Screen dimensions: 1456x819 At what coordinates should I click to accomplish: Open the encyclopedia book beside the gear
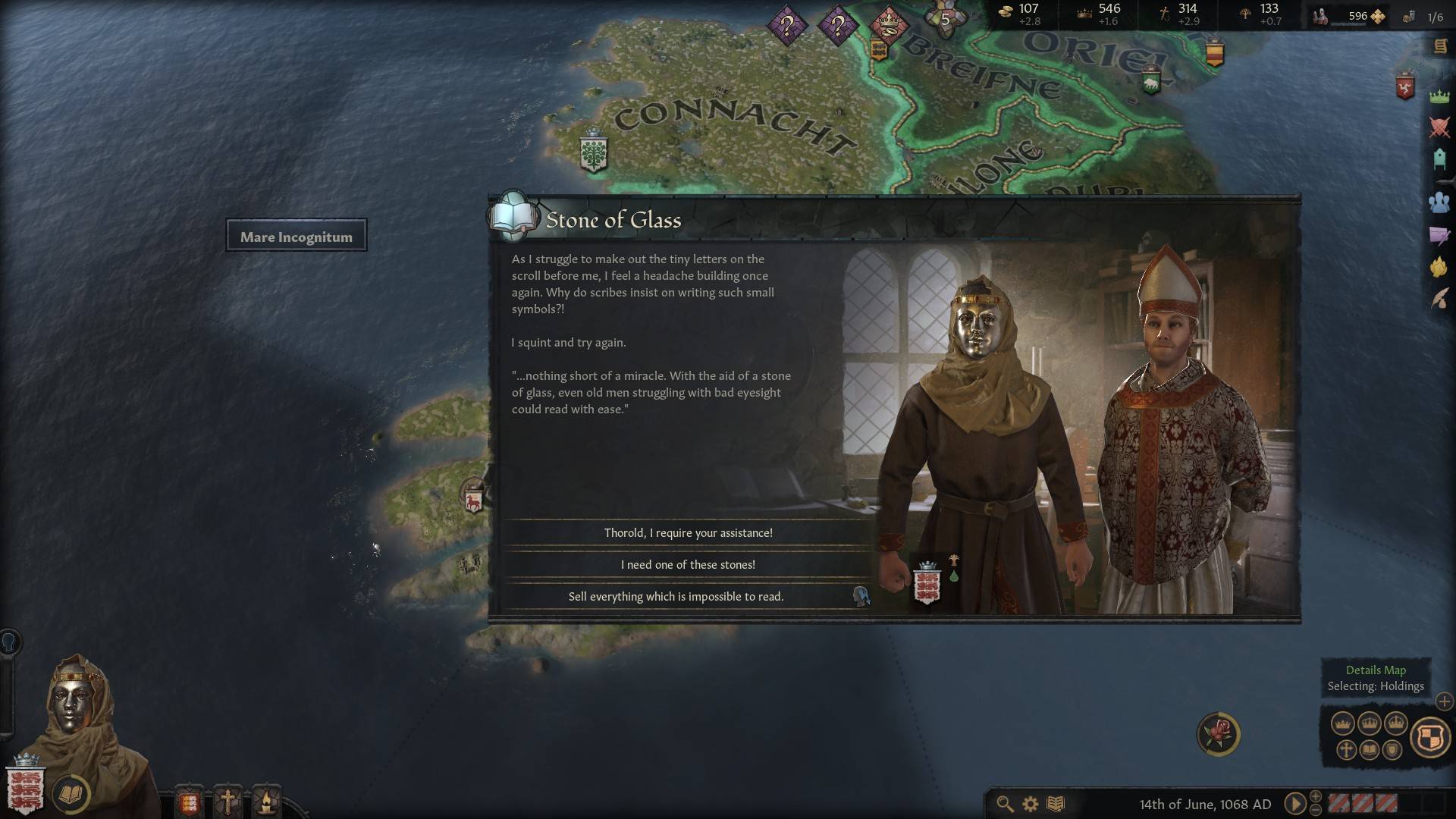click(x=1056, y=804)
